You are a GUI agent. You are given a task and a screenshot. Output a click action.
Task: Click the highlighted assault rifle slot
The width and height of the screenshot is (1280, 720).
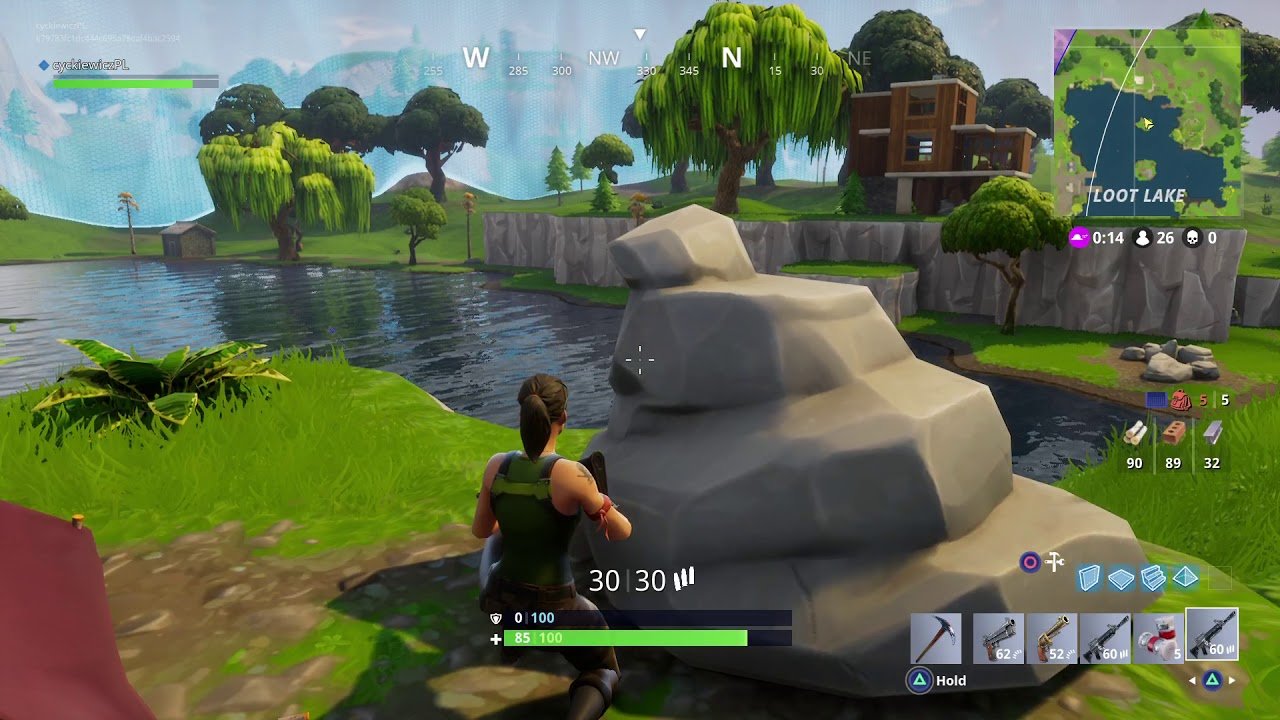1211,635
